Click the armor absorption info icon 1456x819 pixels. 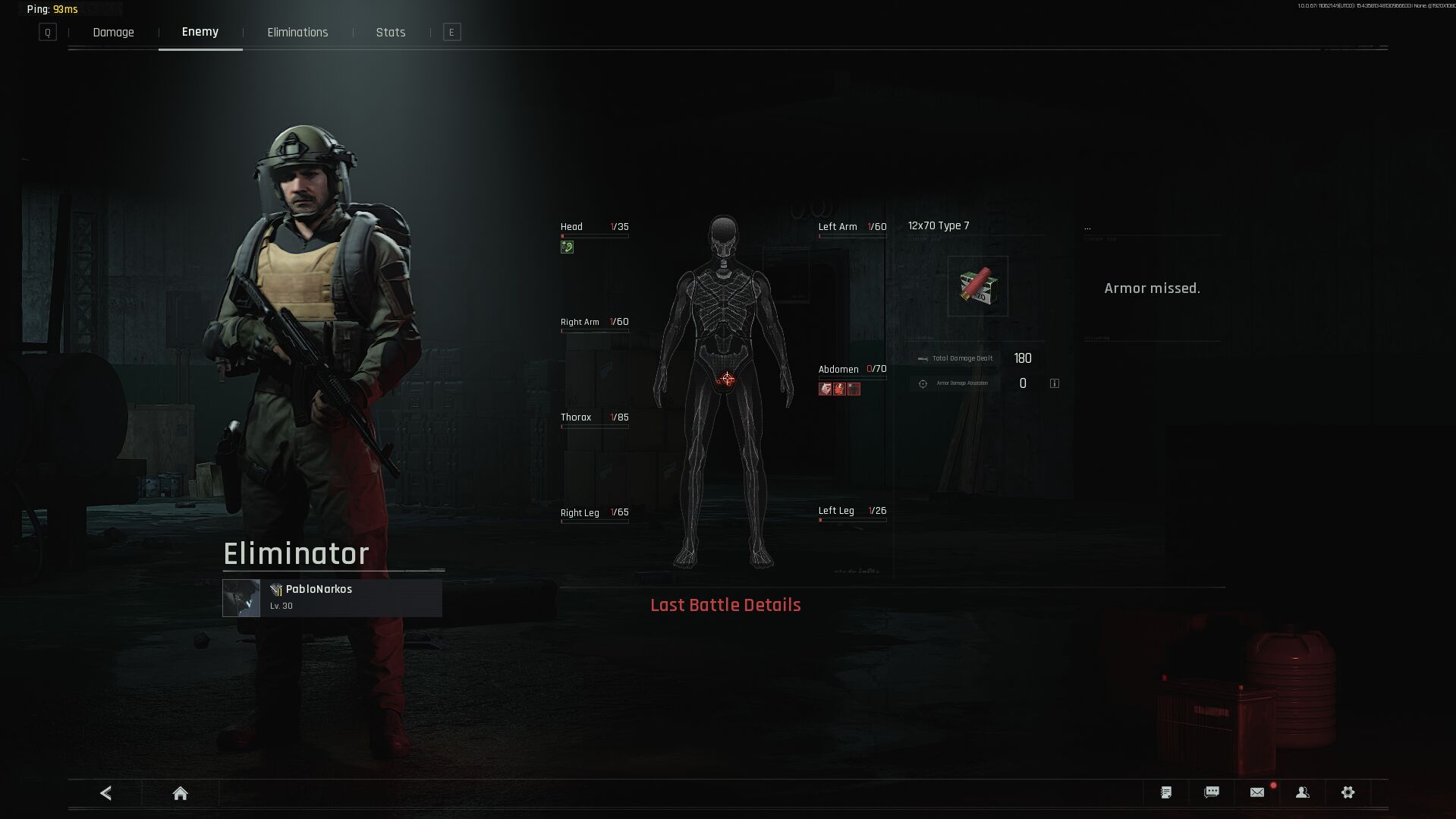coord(1055,383)
